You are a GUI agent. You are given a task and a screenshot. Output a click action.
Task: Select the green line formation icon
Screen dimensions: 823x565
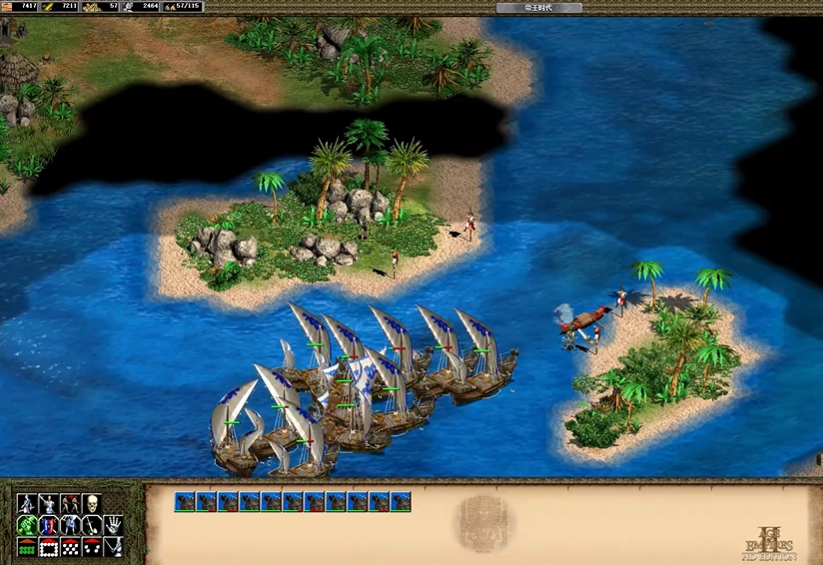point(26,547)
